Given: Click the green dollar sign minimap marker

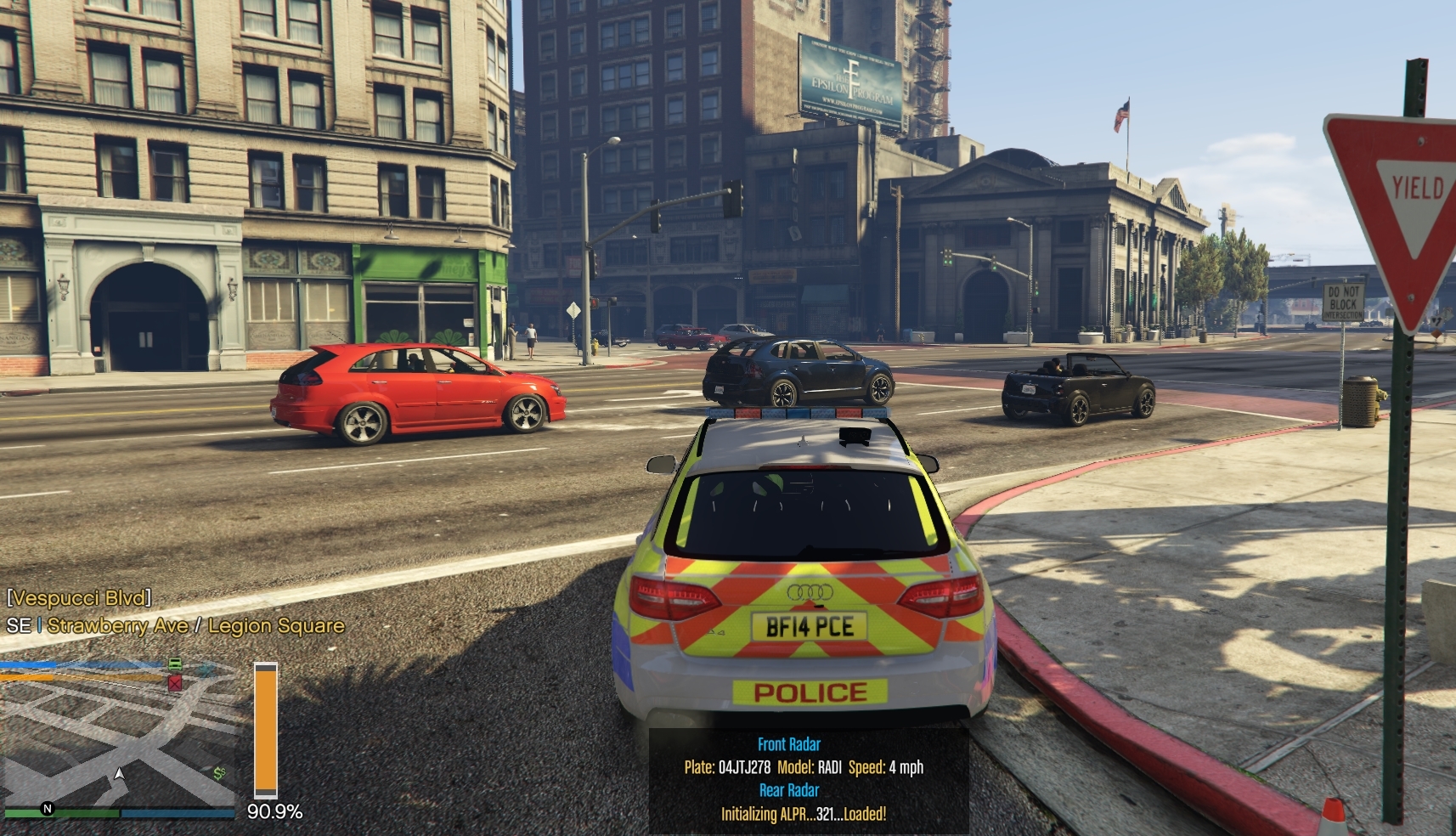Looking at the screenshot, I should [220, 773].
